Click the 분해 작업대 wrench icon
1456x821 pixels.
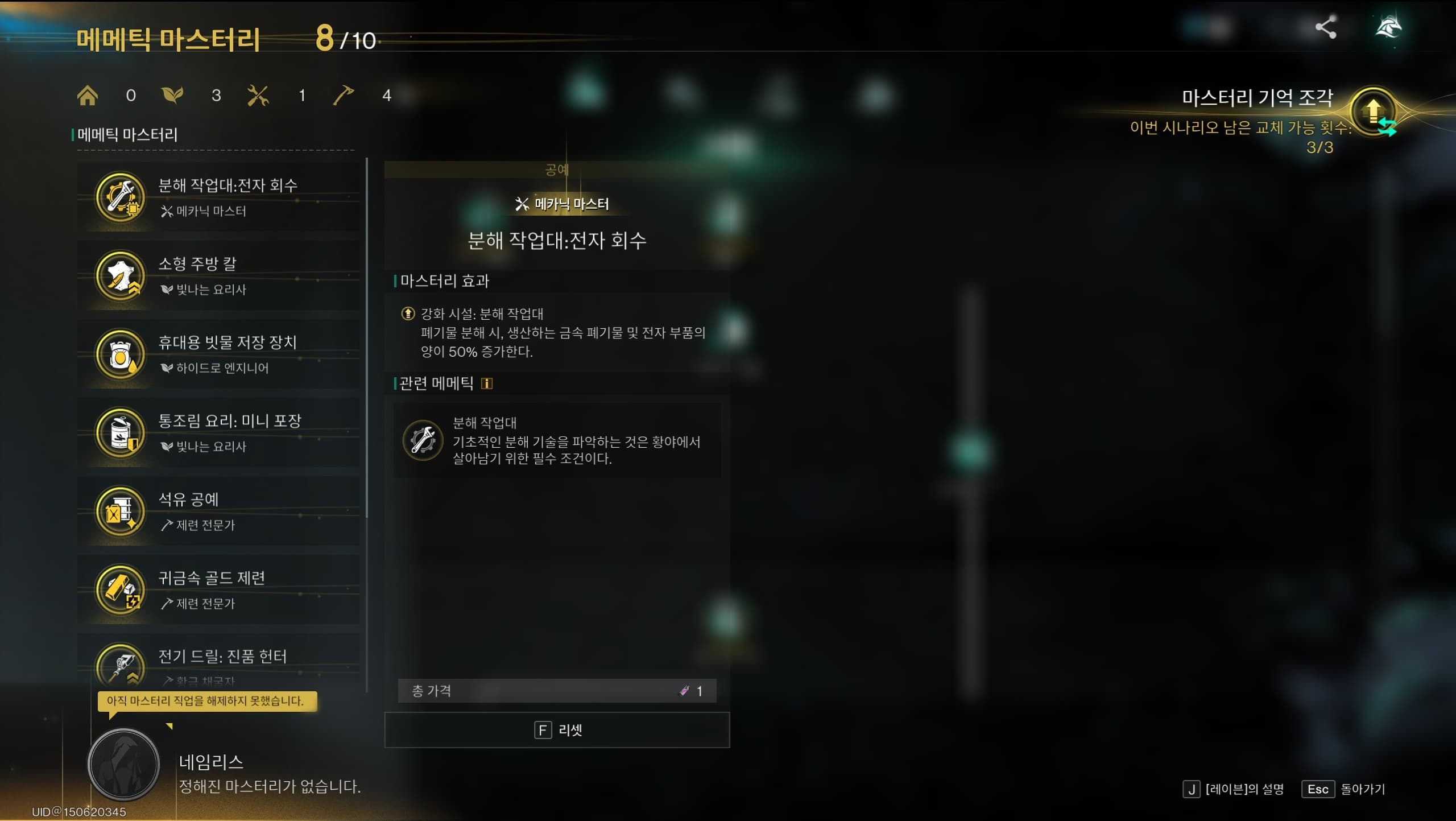[x=424, y=441]
